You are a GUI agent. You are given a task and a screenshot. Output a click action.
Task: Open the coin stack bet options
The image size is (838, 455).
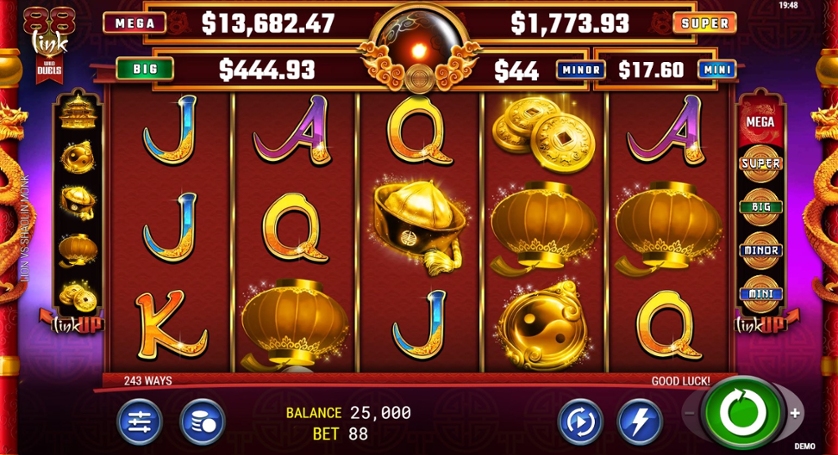(x=201, y=421)
